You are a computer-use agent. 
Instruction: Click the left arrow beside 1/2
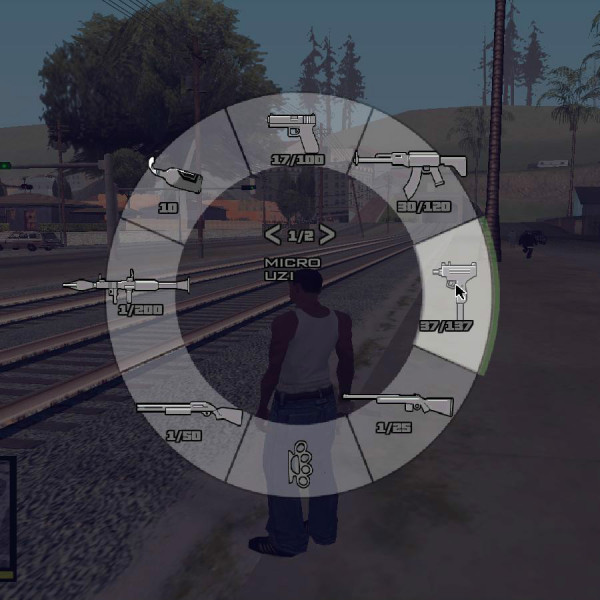click(x=271, y=235)
